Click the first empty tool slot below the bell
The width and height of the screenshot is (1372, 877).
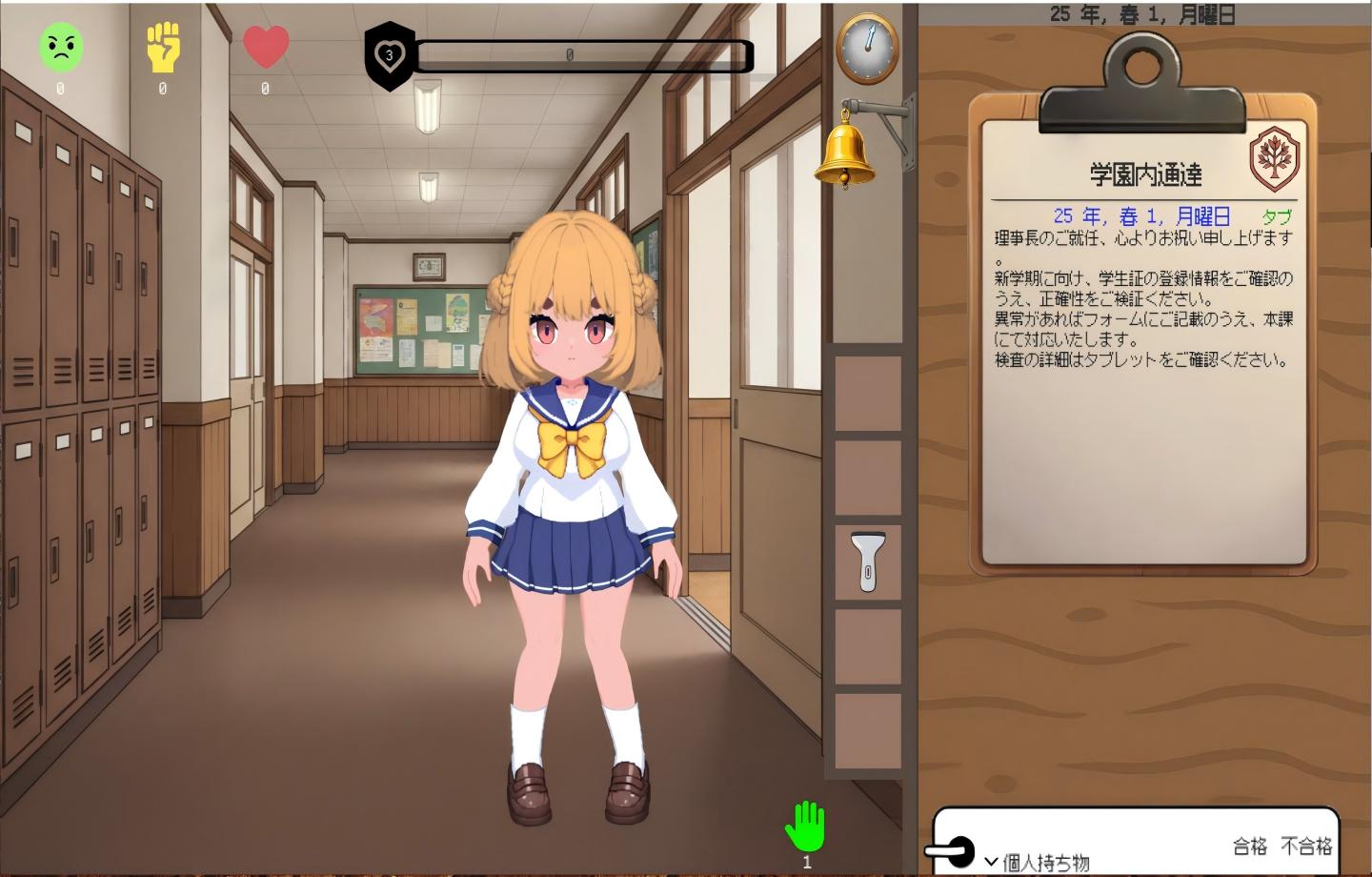(866, 391)
